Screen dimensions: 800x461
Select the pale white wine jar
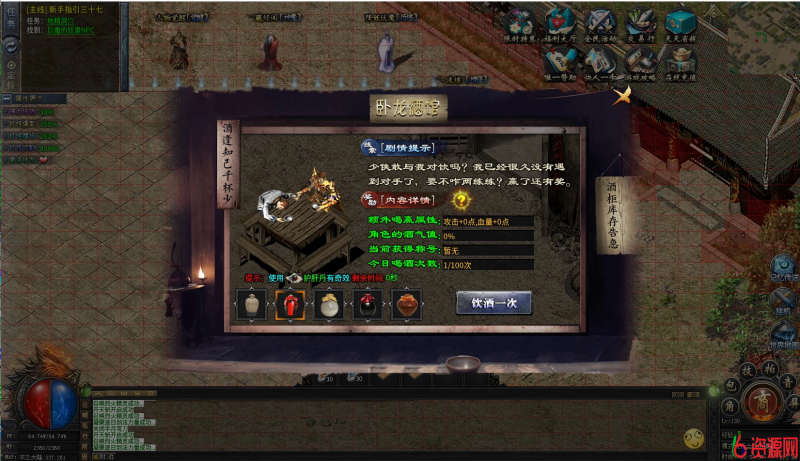pos(253,304)
